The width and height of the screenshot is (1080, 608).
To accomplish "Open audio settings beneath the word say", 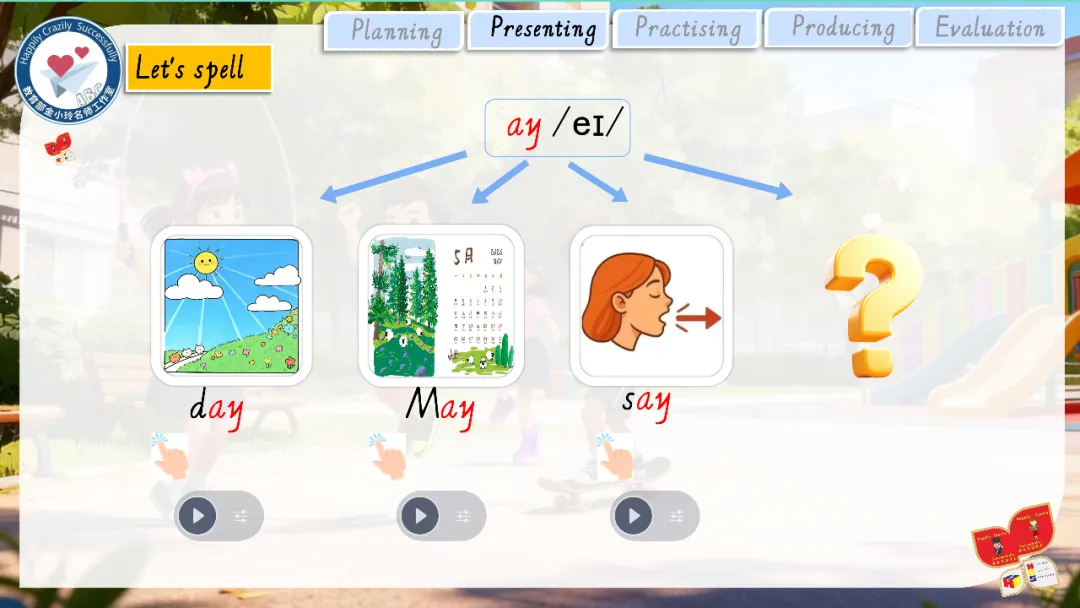I will (x=677, y=516).
